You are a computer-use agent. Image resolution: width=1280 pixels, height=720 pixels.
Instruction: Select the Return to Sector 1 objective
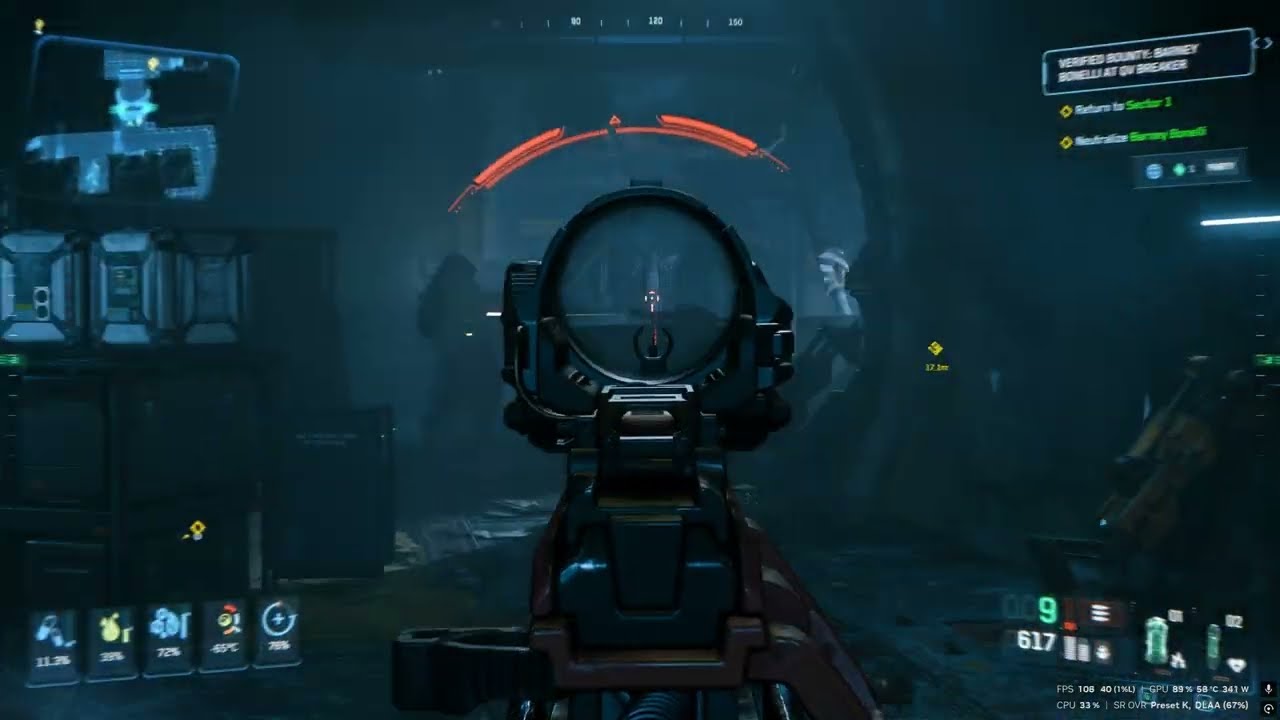[1122, 105]
